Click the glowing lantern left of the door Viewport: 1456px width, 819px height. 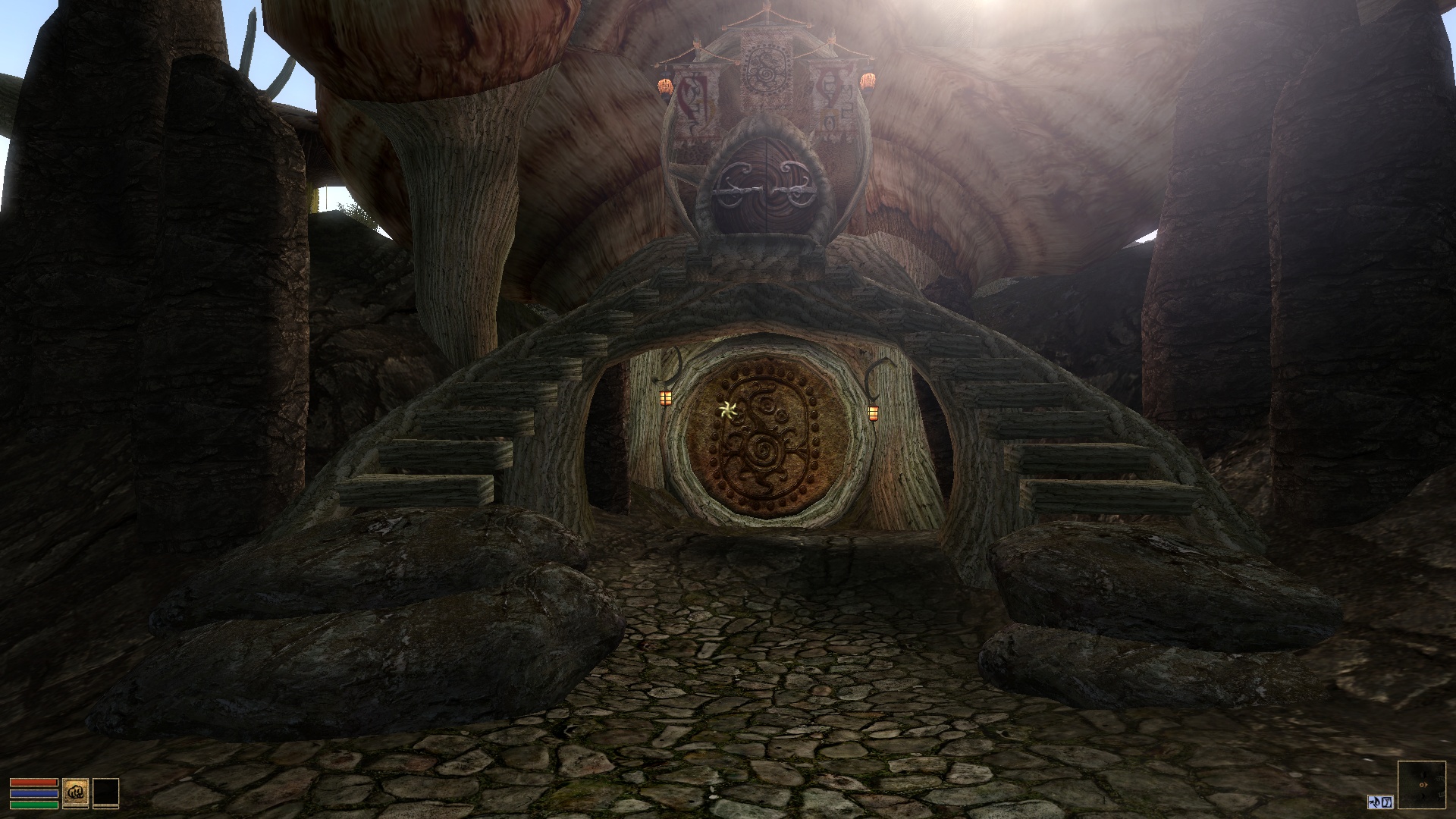(x=667, y=398)
